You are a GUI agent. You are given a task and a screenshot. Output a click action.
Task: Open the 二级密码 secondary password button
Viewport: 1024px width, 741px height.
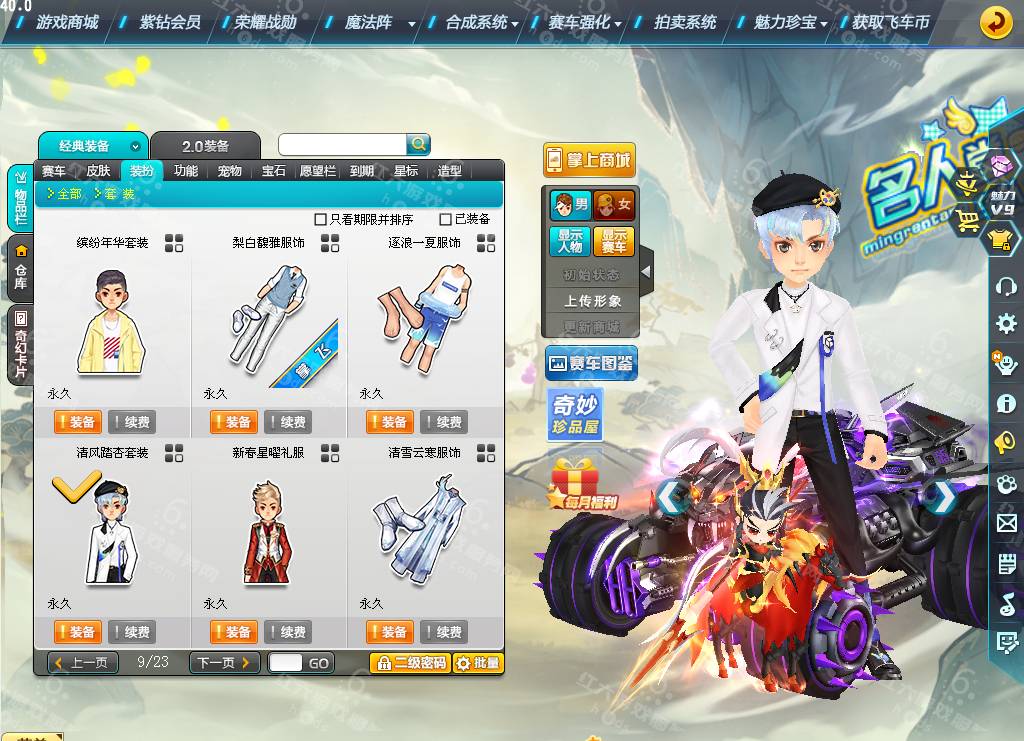(x=410, y=663)
